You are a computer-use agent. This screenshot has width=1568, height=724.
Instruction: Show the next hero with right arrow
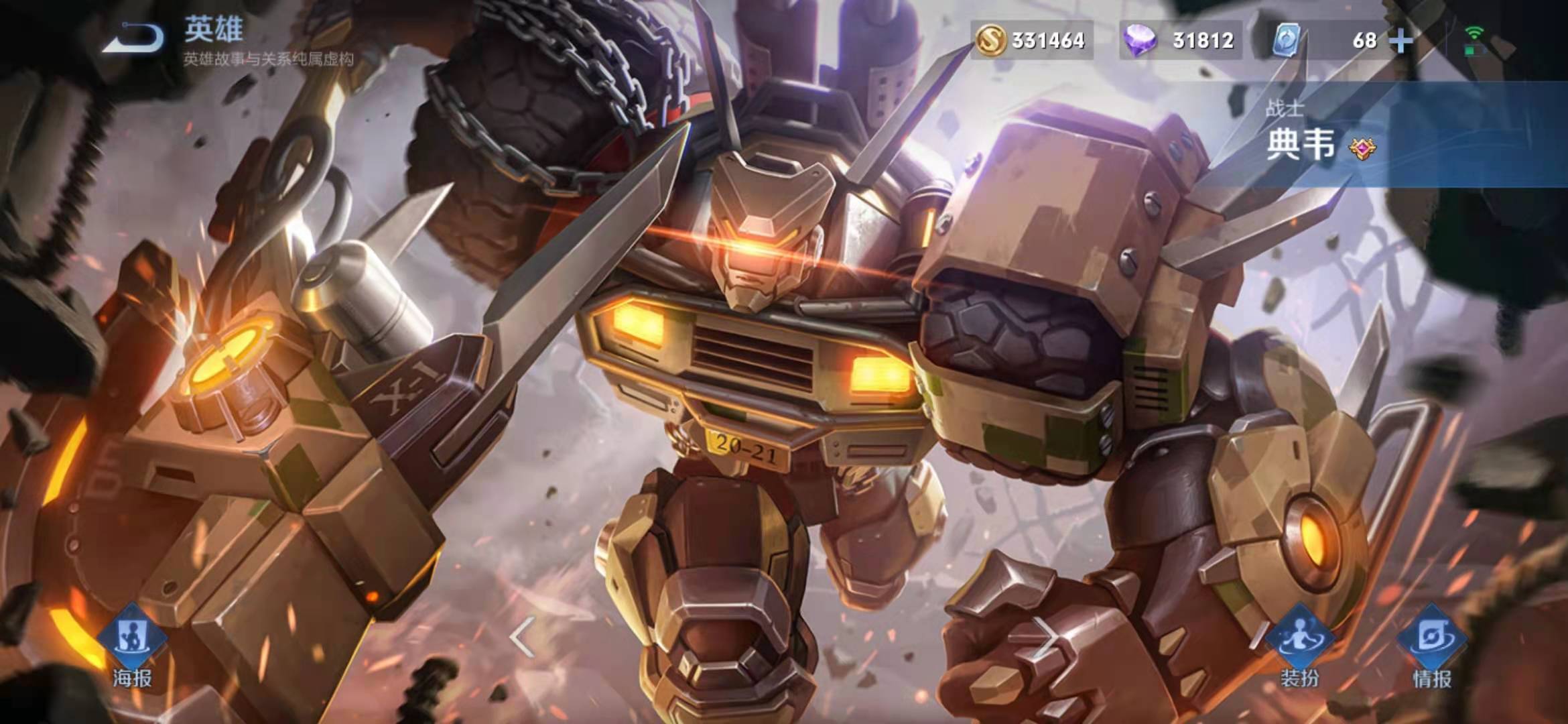click(1045, 636)
